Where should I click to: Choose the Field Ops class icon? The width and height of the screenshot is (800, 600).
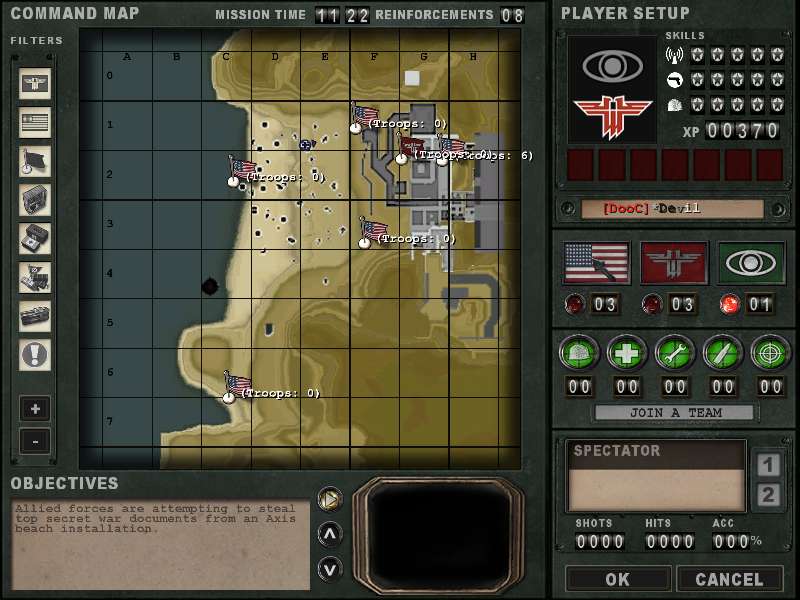tap(722, 352)
